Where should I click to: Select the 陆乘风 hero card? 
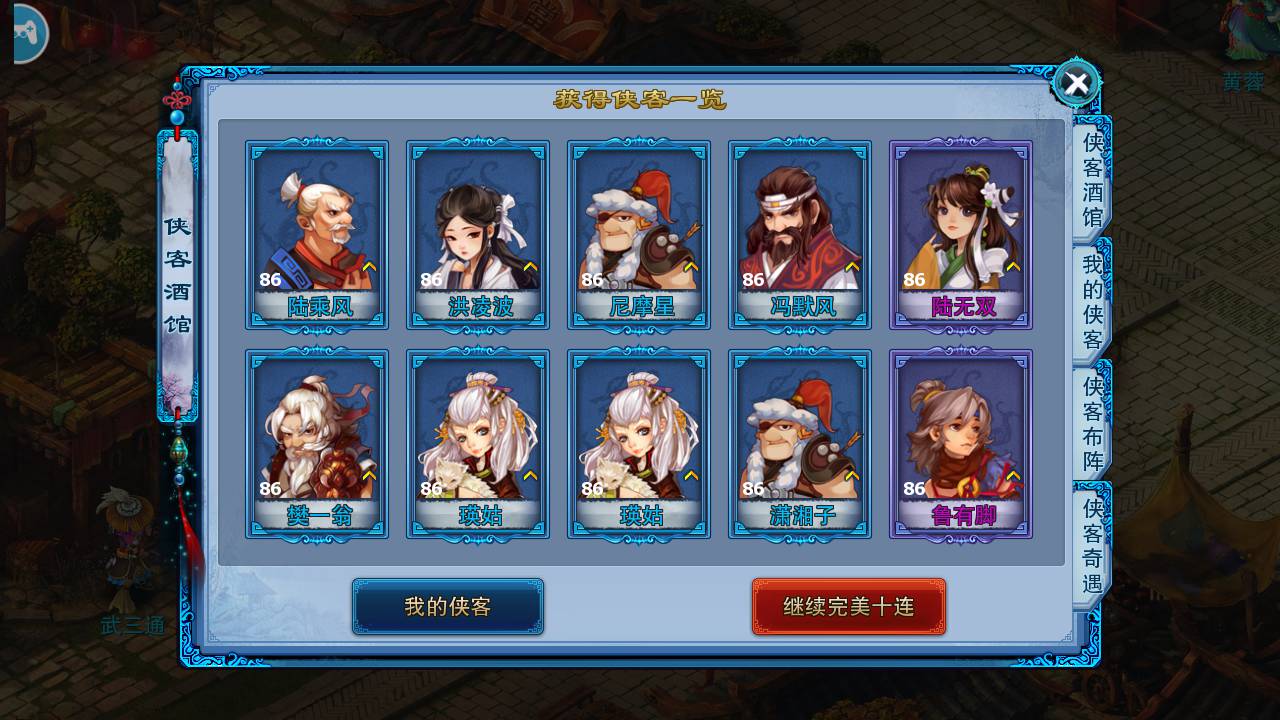[x=317, y=235]
